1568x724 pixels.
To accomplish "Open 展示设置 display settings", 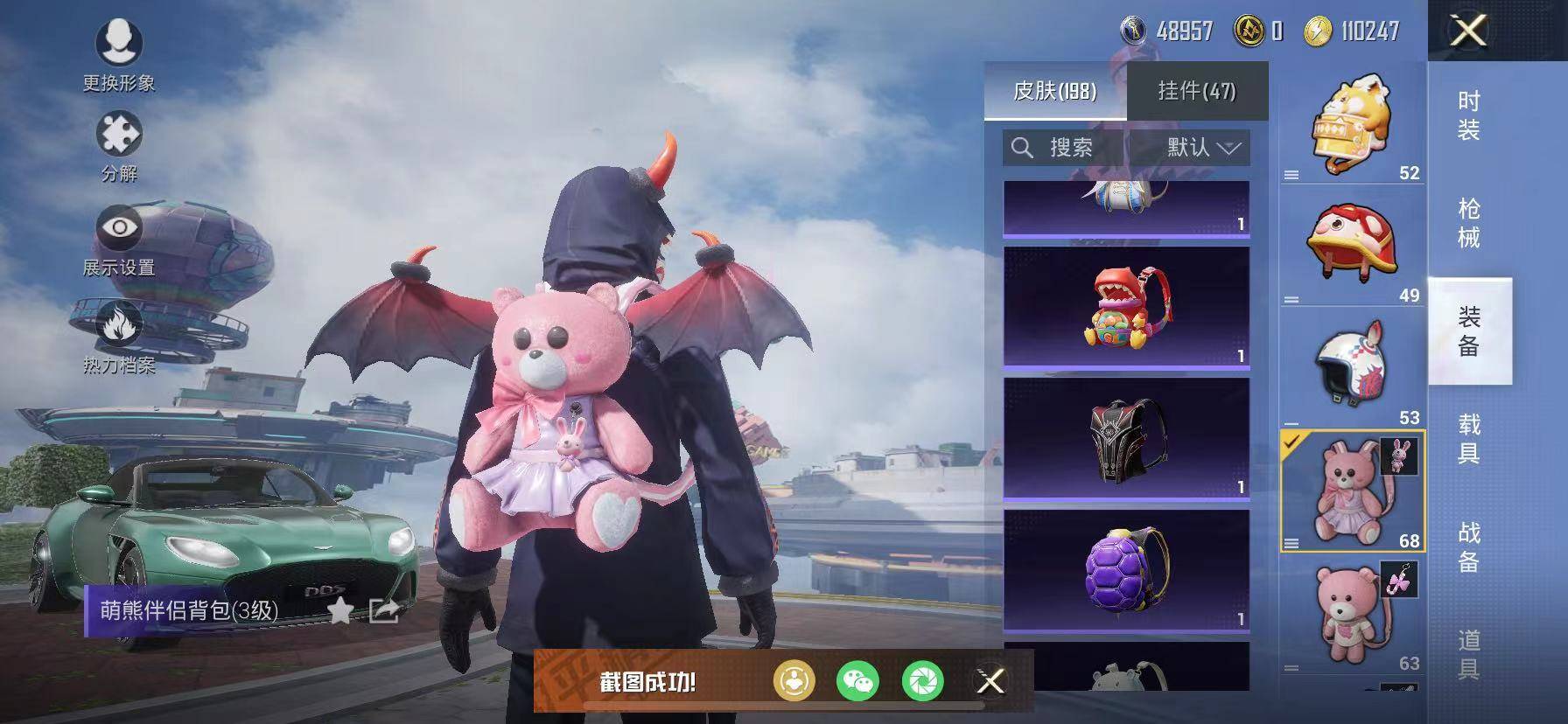I will (119, 238).
